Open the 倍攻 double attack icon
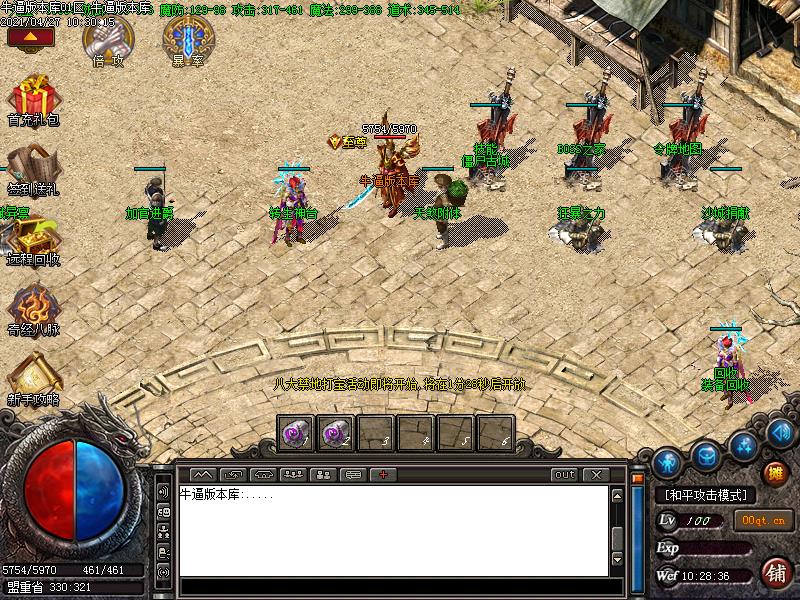 tap(105, 40)
